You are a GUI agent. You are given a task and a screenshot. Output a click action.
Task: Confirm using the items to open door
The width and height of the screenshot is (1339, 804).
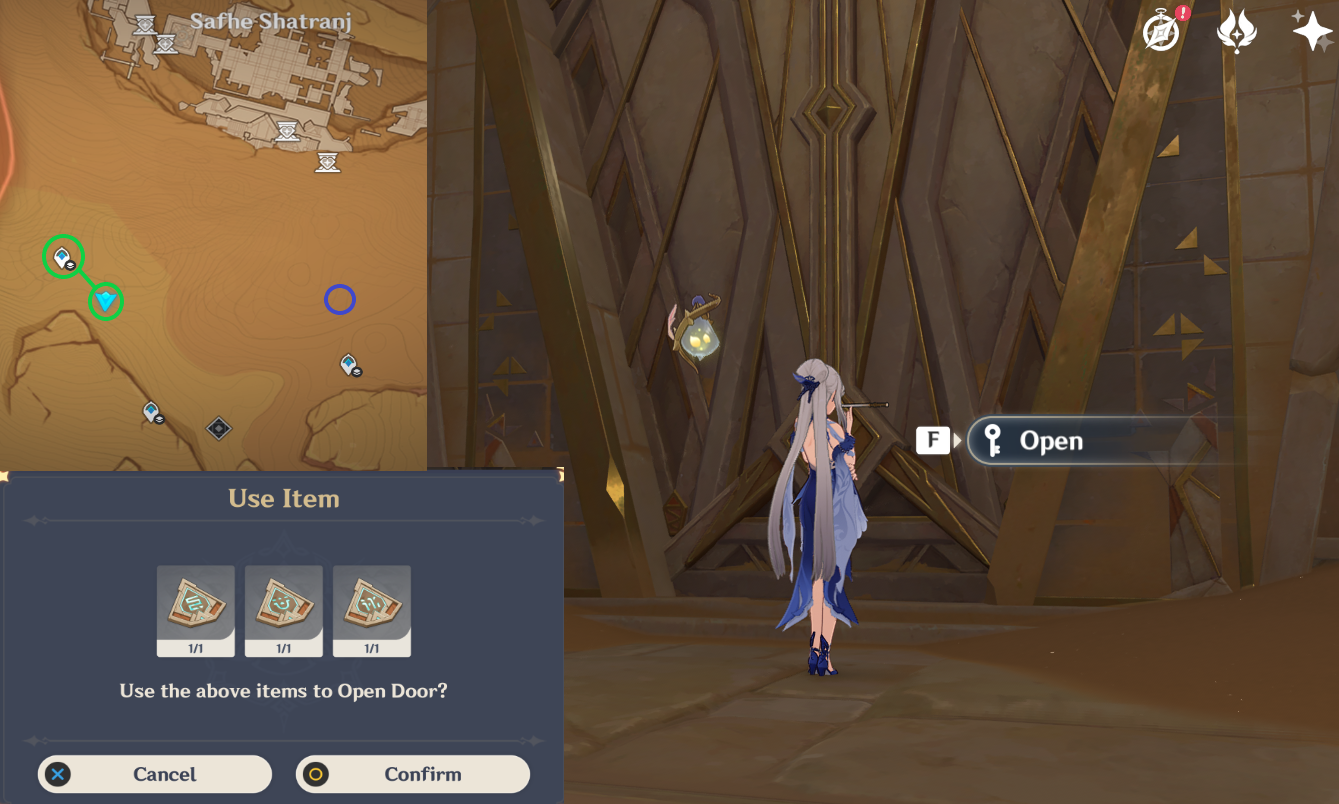coord(412,774)
